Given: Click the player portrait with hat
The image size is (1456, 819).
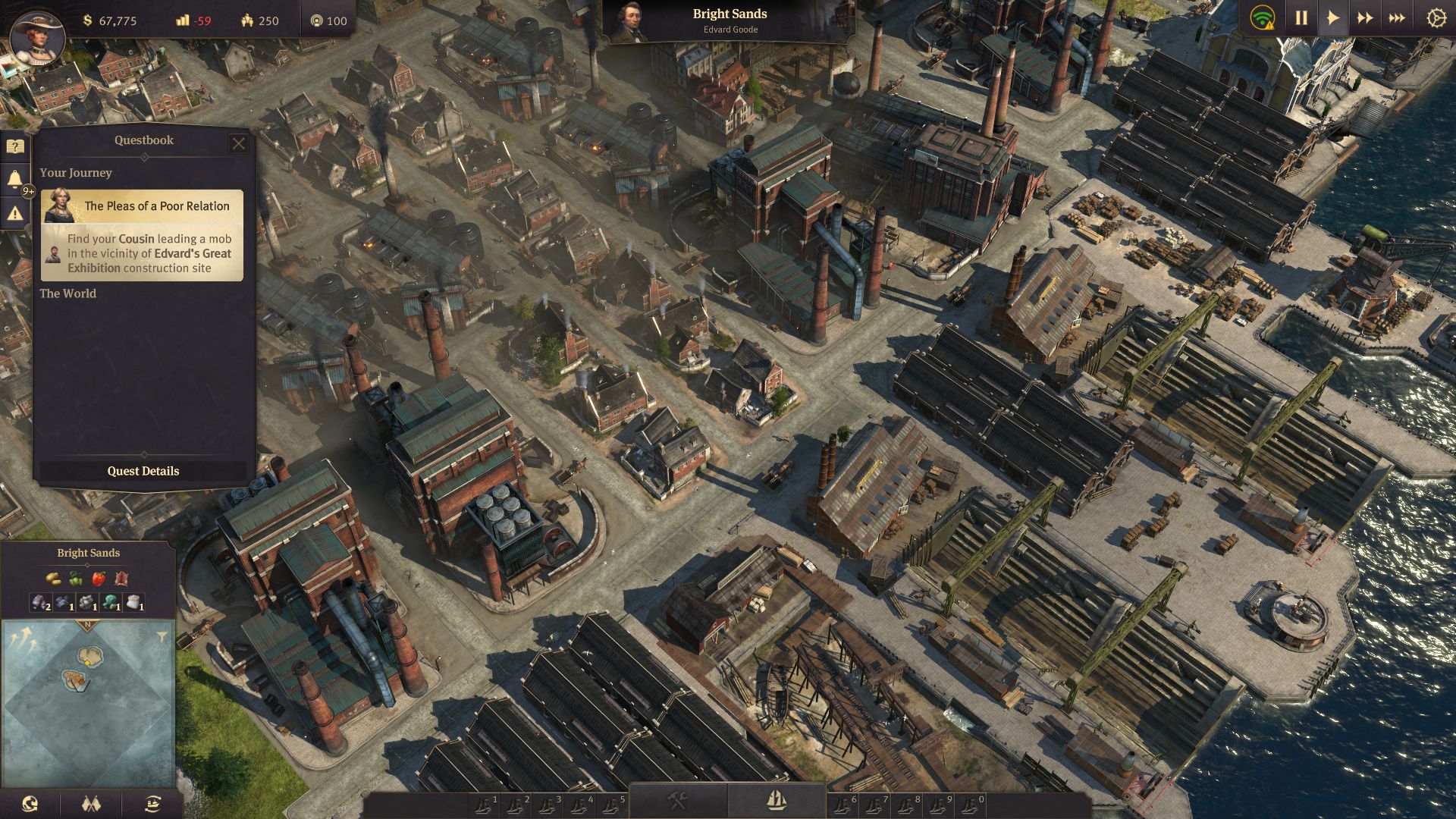Looking at the screenshot, I should (x=36, y=38).
